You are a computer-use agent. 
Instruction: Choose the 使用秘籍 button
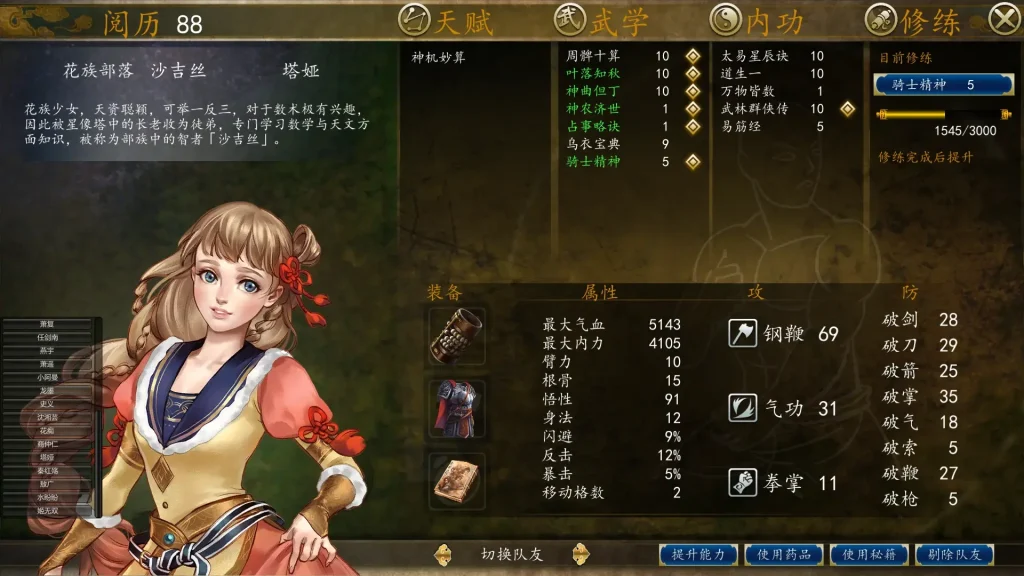point(868,554)
